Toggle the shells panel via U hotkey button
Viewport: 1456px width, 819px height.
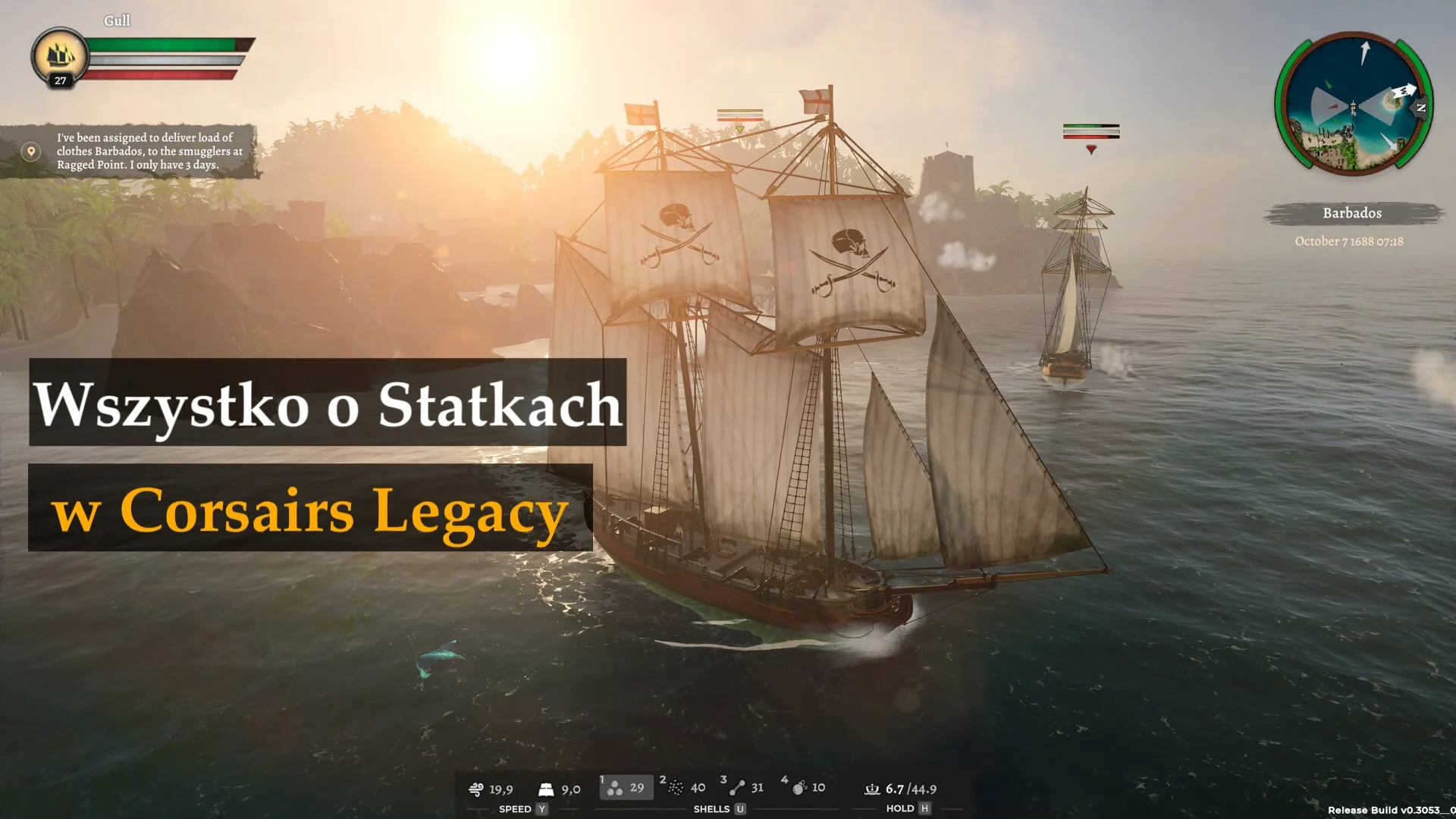pos(739,808)
